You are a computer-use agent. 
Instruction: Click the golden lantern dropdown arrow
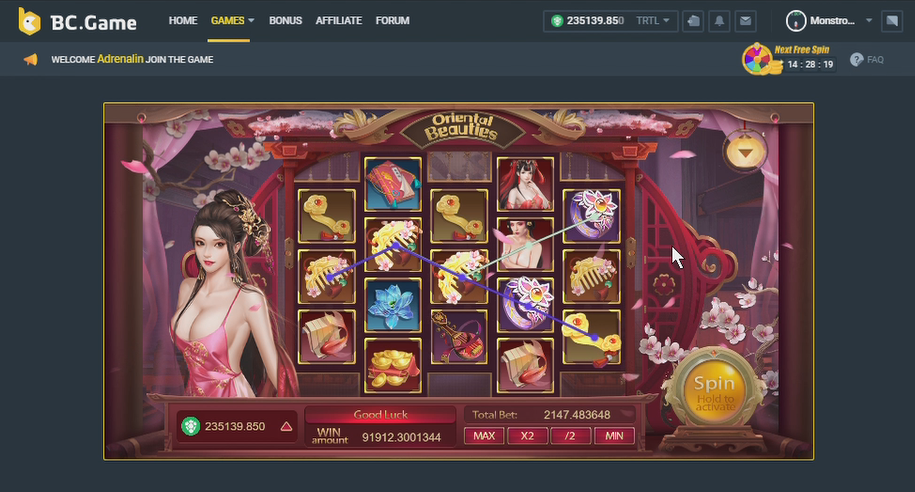pyautogui.click(x=743, y=152)
